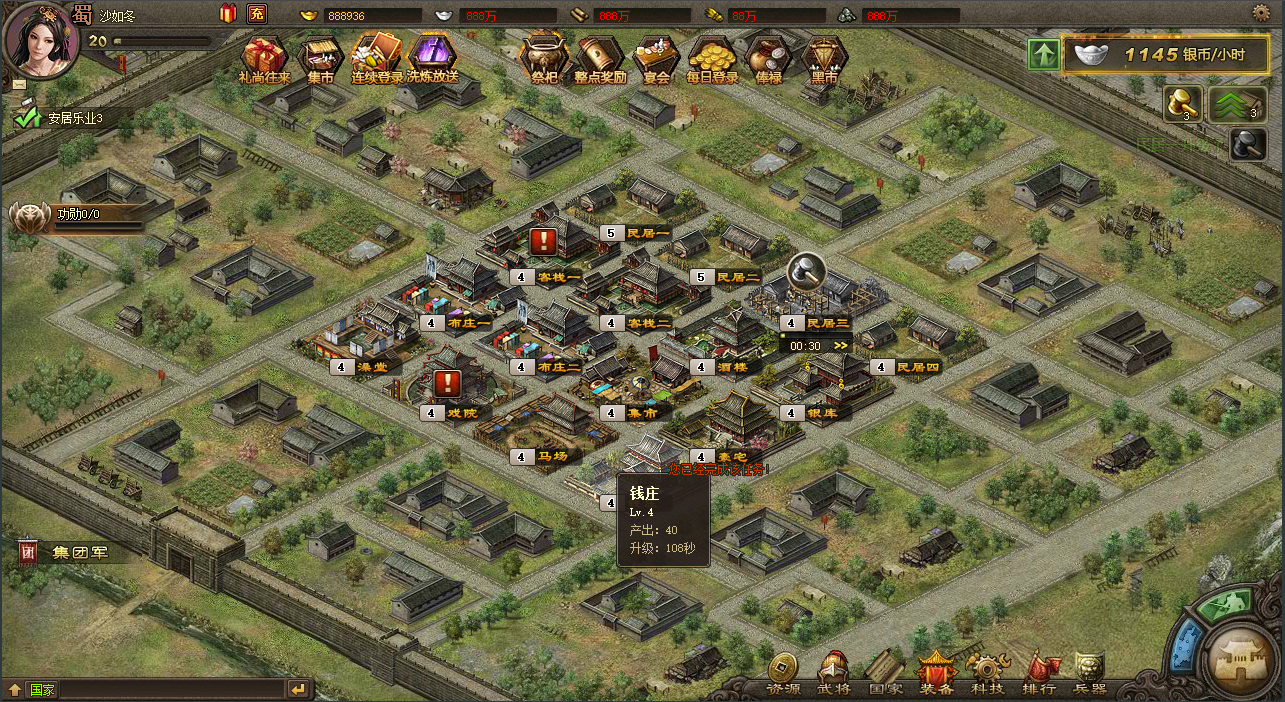Claim the 整点奖励 hourly reward

(x=600, y=57)
